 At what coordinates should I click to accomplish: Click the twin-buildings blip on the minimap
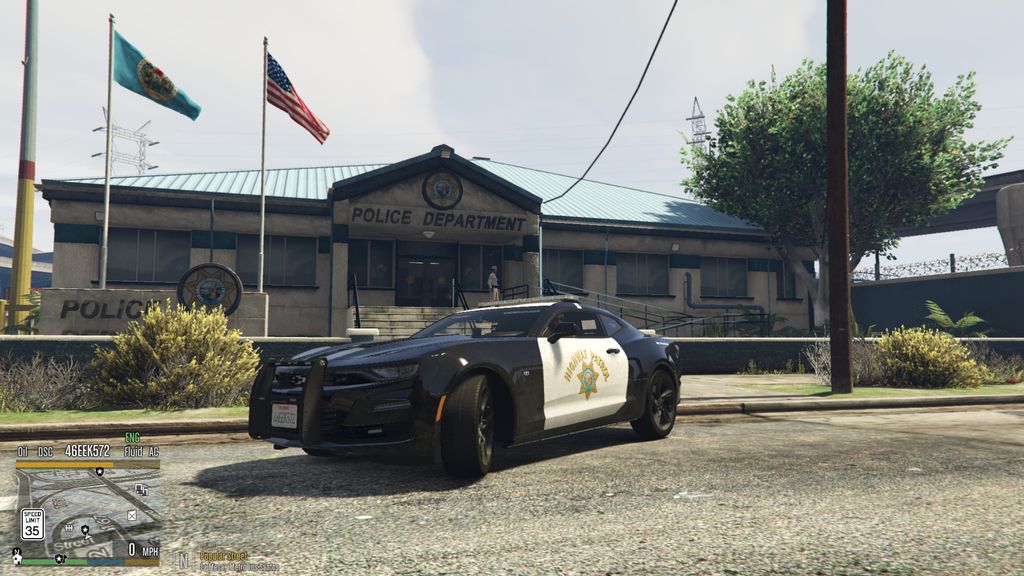point(140,489)
